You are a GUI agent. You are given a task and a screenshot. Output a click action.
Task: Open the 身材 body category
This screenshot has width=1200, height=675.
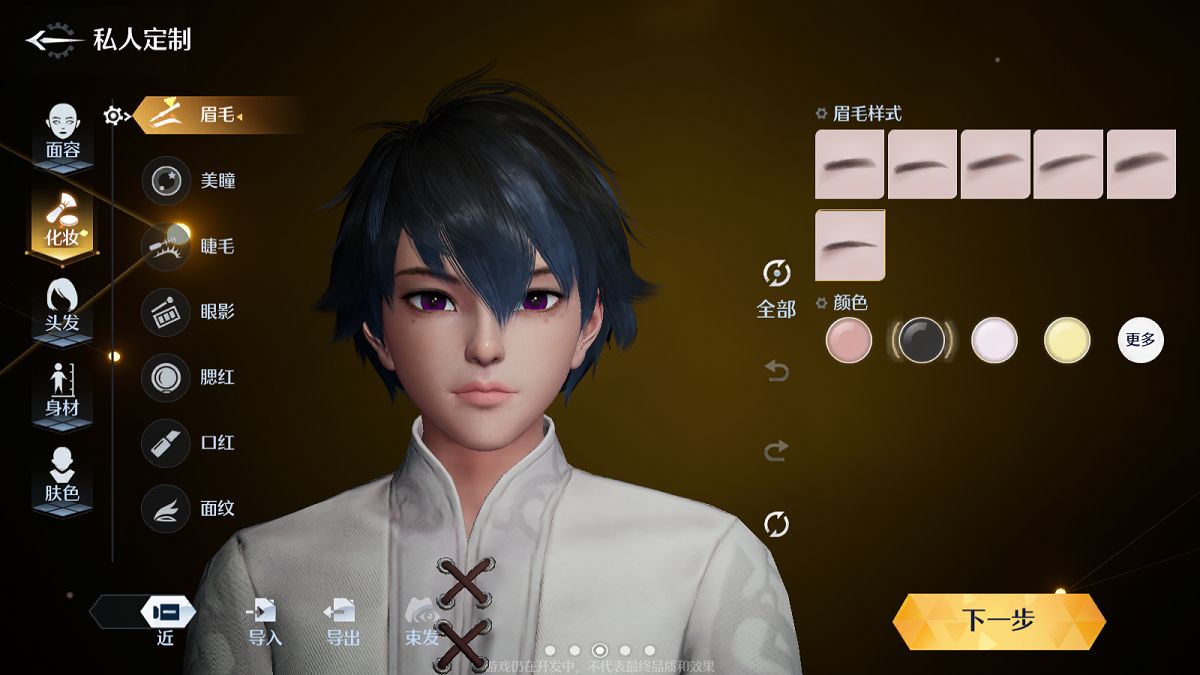coord(63,391)
